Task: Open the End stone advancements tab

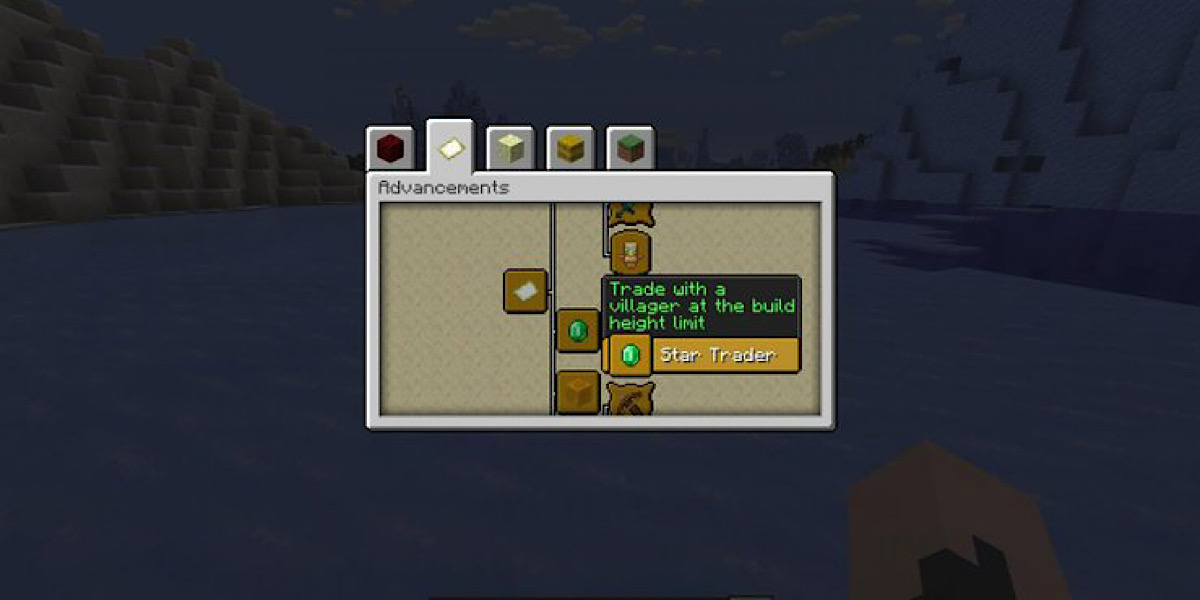Action: 510,150
